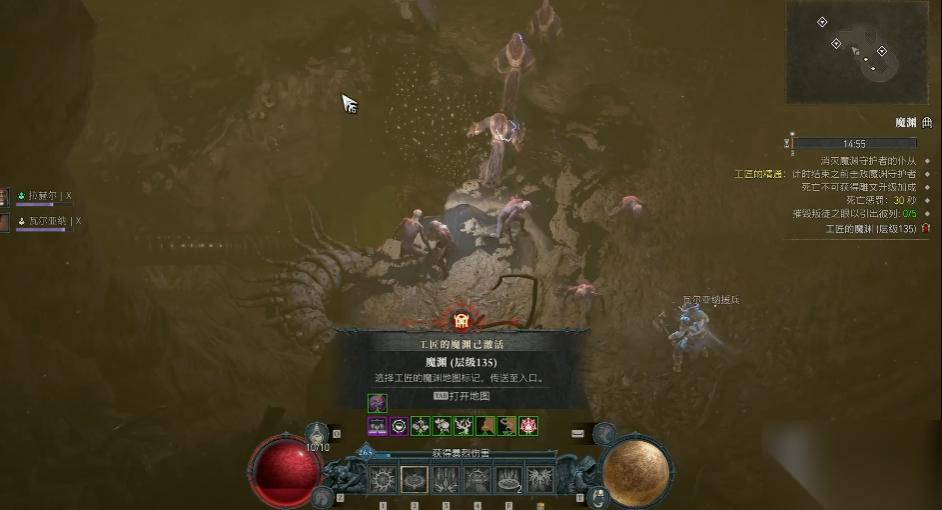Activate the fifth skill slot showing count 2
942x510 pixels.
point(508,479)
